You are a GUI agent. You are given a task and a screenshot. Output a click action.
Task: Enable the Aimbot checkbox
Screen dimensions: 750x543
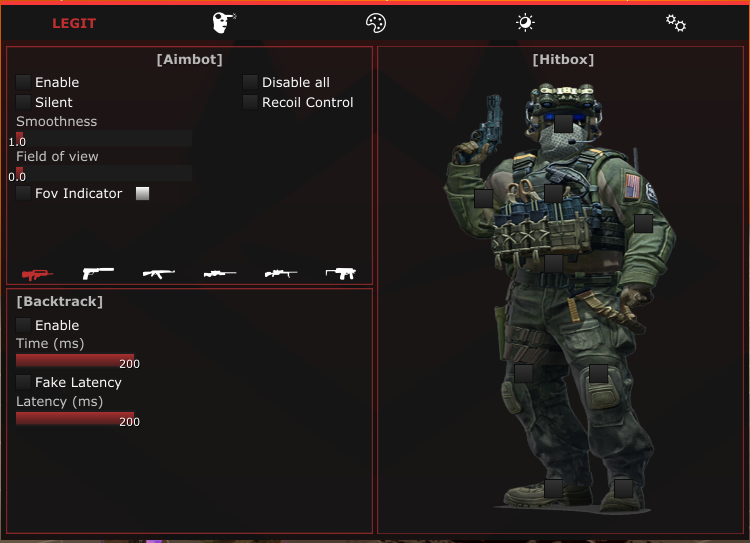[23, 82]
